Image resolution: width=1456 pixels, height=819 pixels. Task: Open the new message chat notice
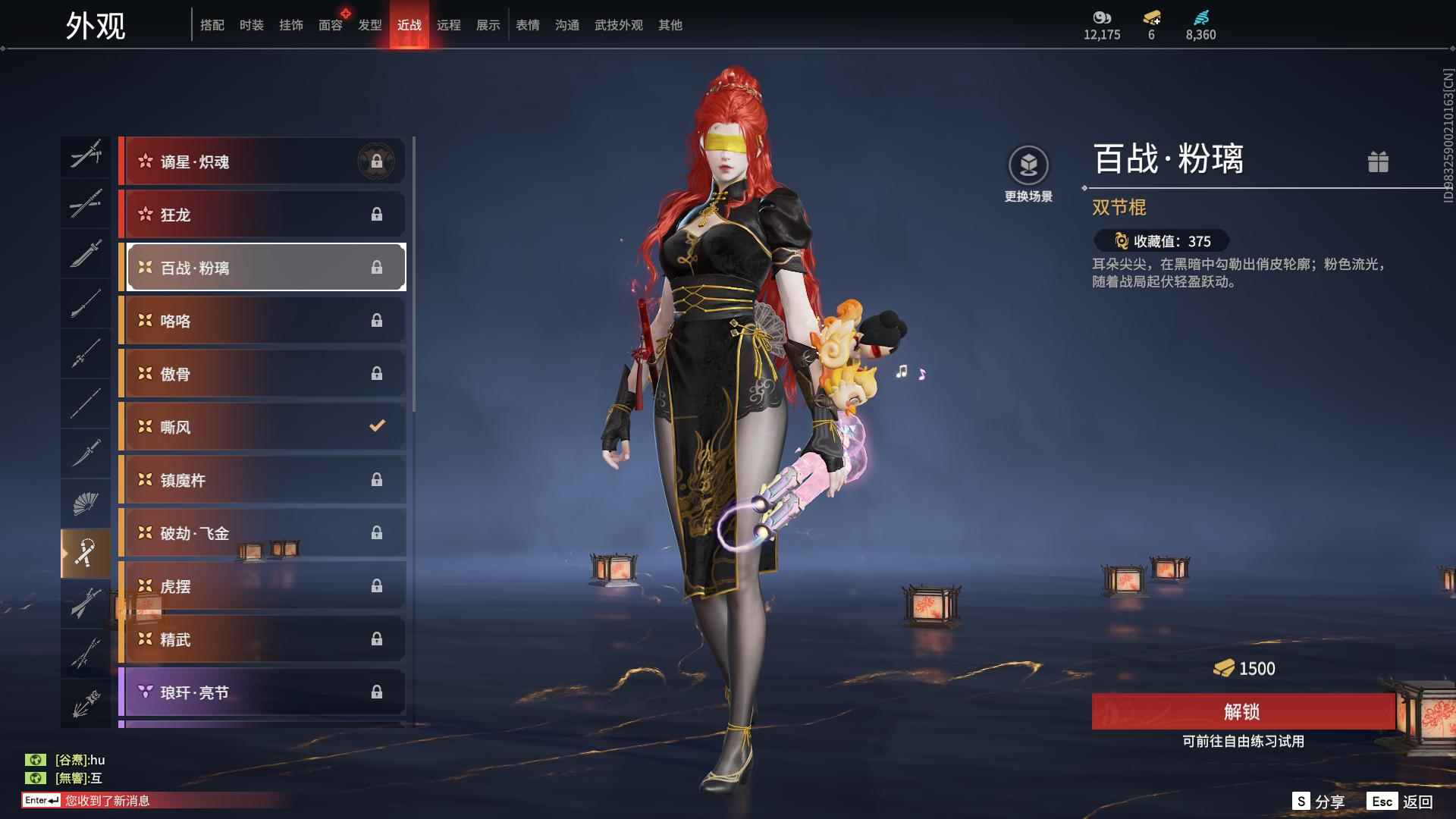106,801
